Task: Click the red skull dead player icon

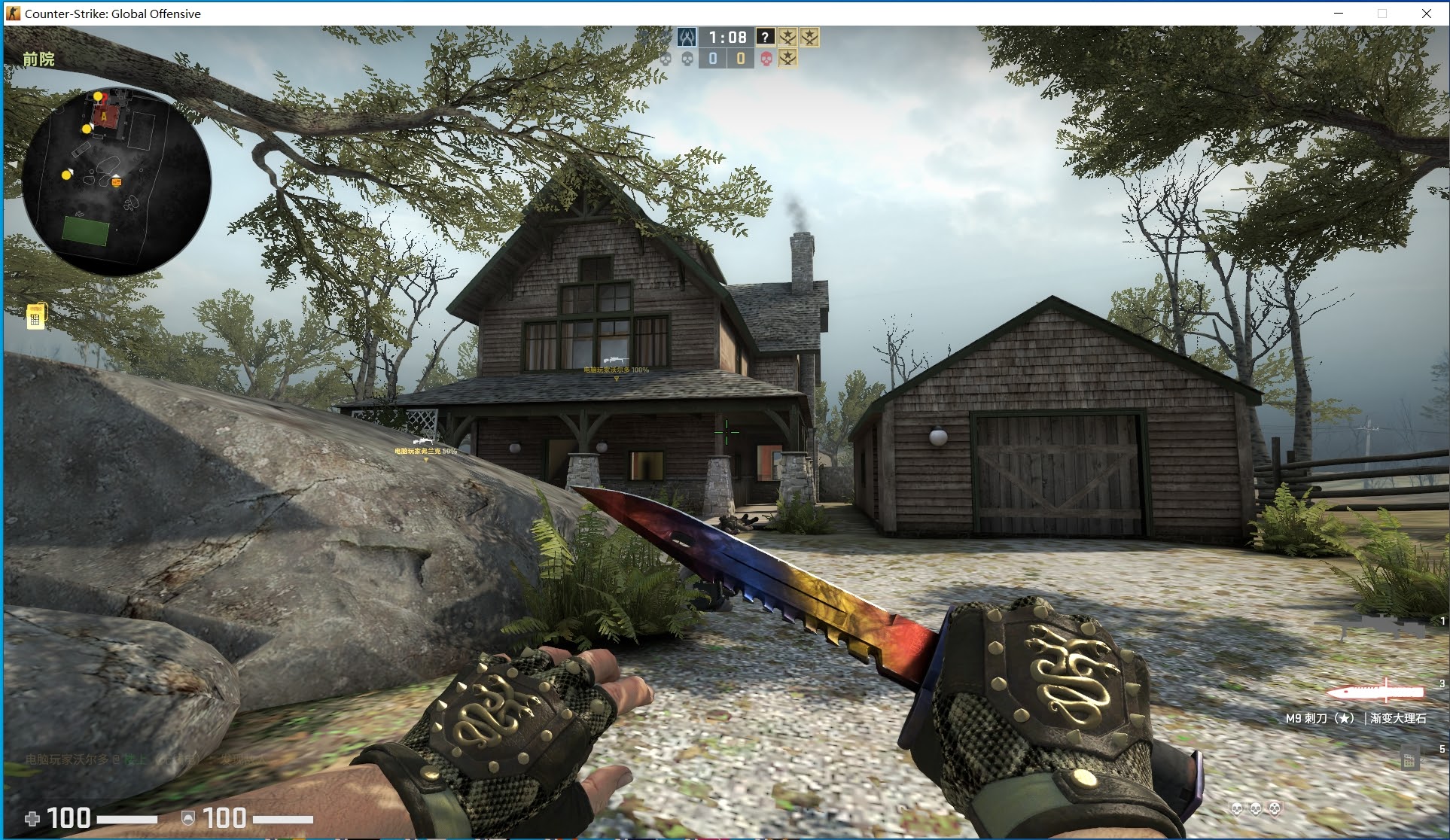Action: [766, 59]
